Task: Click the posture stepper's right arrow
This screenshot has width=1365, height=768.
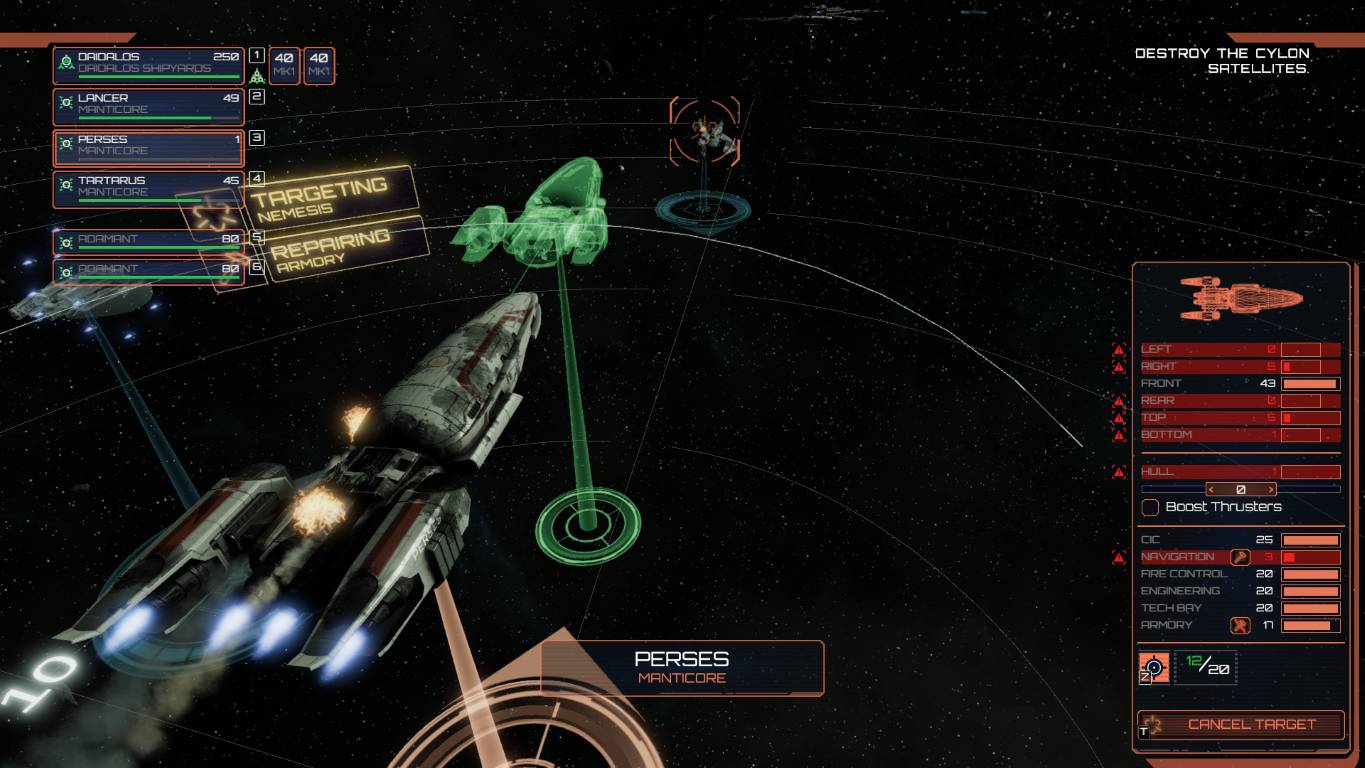Action: 1271,490
